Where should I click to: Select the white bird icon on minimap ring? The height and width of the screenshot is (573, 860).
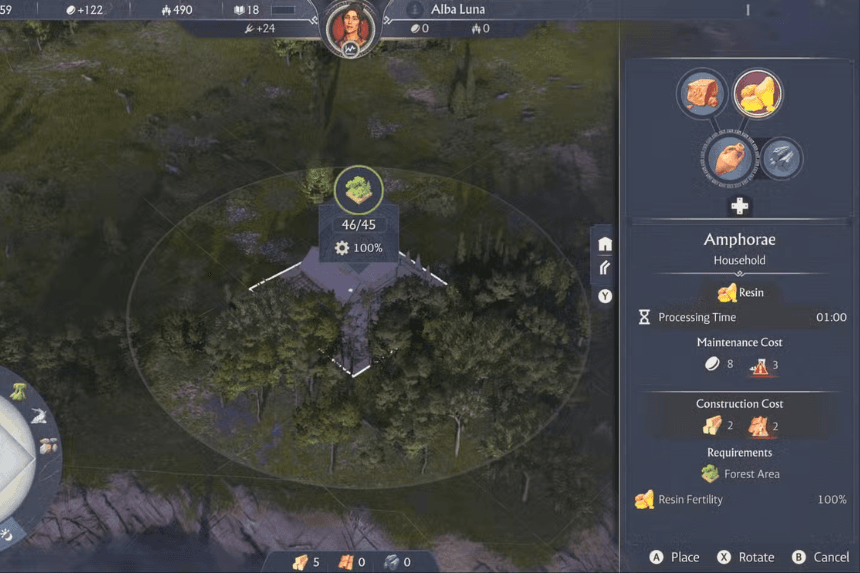36,416
